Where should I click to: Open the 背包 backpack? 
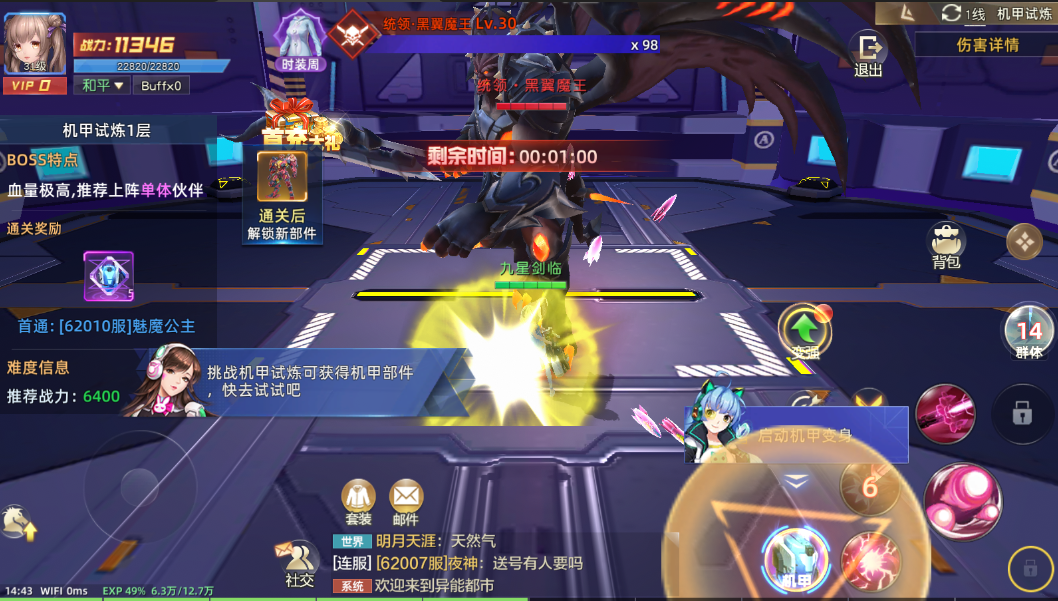[x=945, y=244]
